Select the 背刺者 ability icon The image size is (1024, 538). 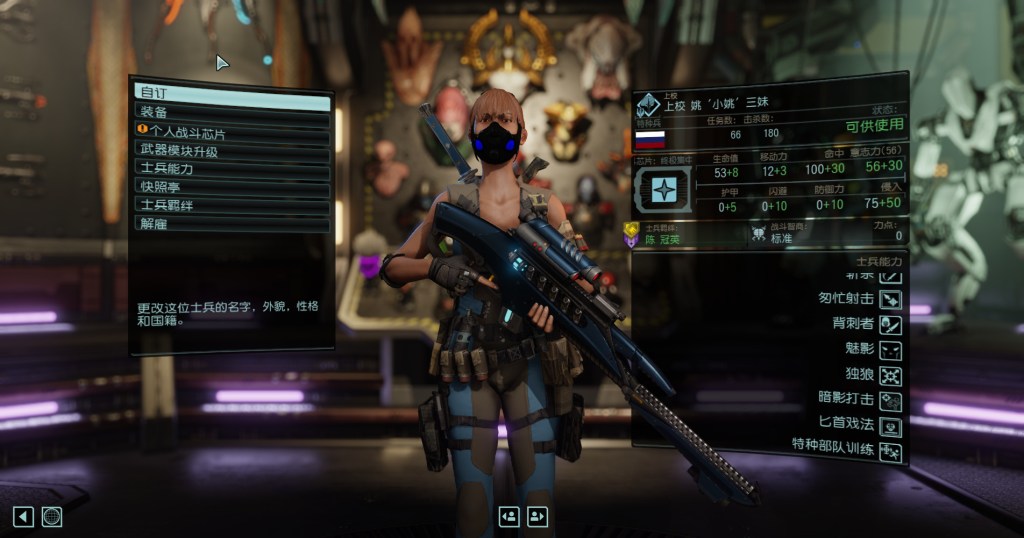click(x=890, y=324)
